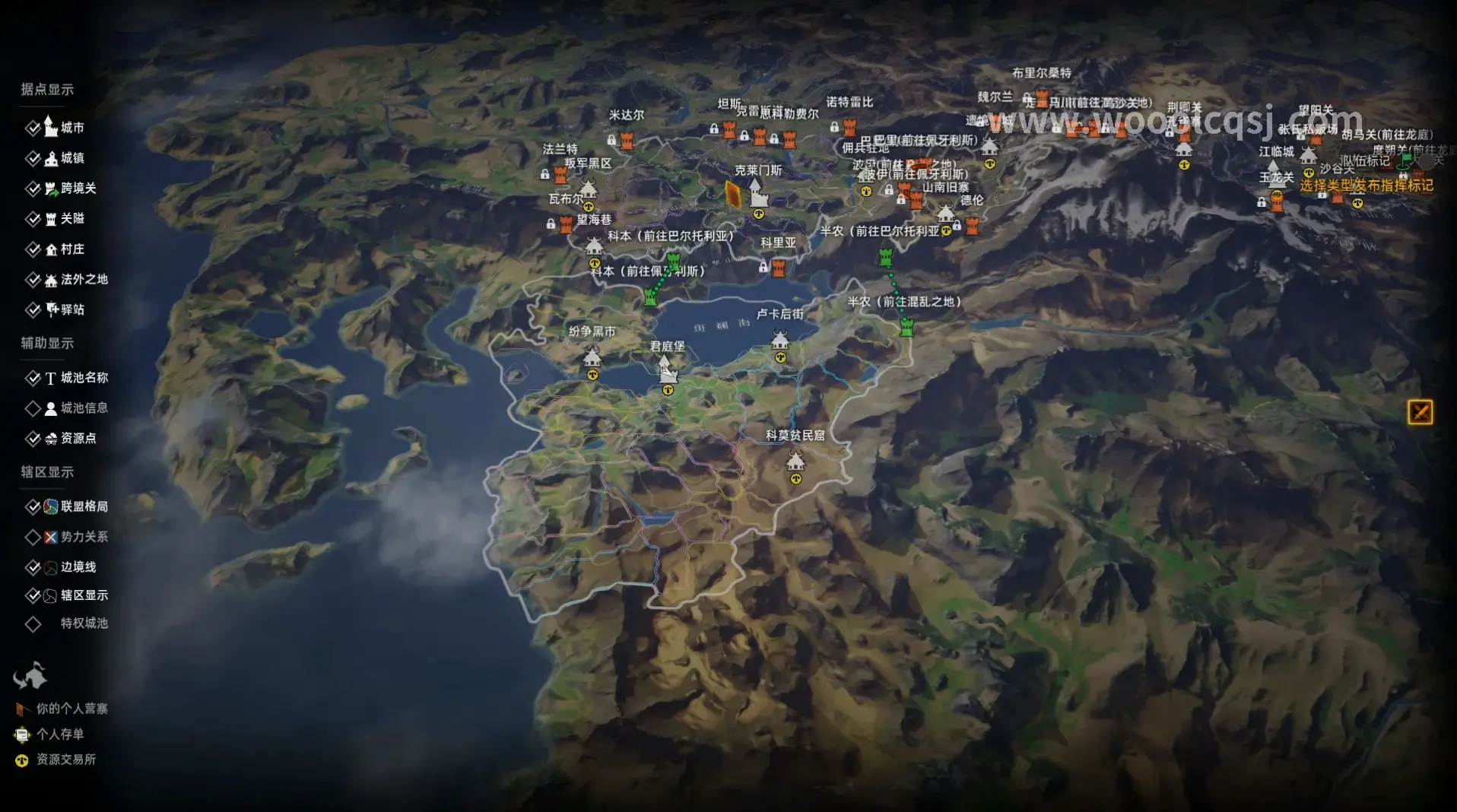Enable the 势力关系 checkbox
This screenshot has height=812, width=1457.
tap(33, 537)
